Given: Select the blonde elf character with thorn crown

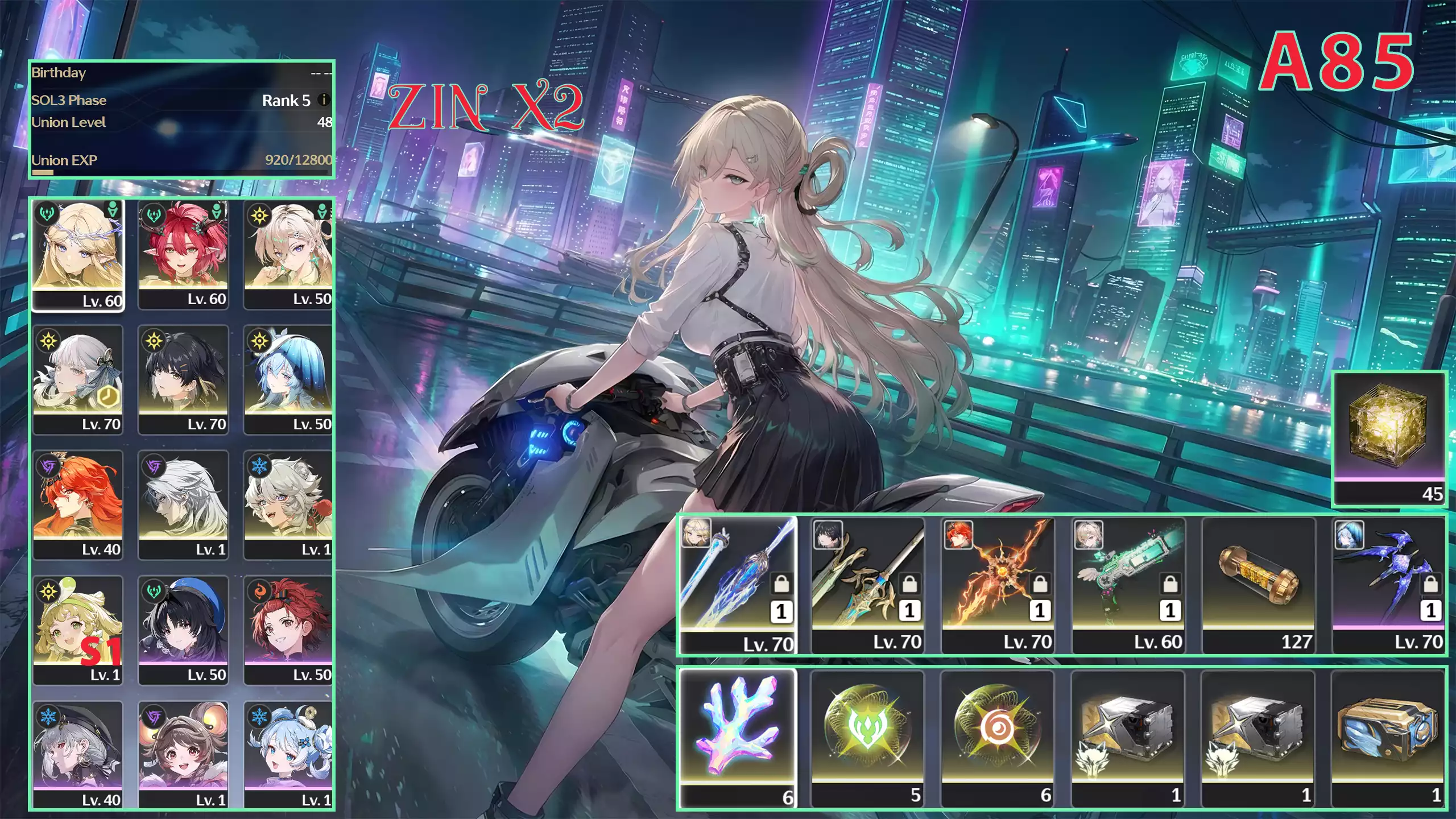Looking at the screenshot, I should point(78,254).
